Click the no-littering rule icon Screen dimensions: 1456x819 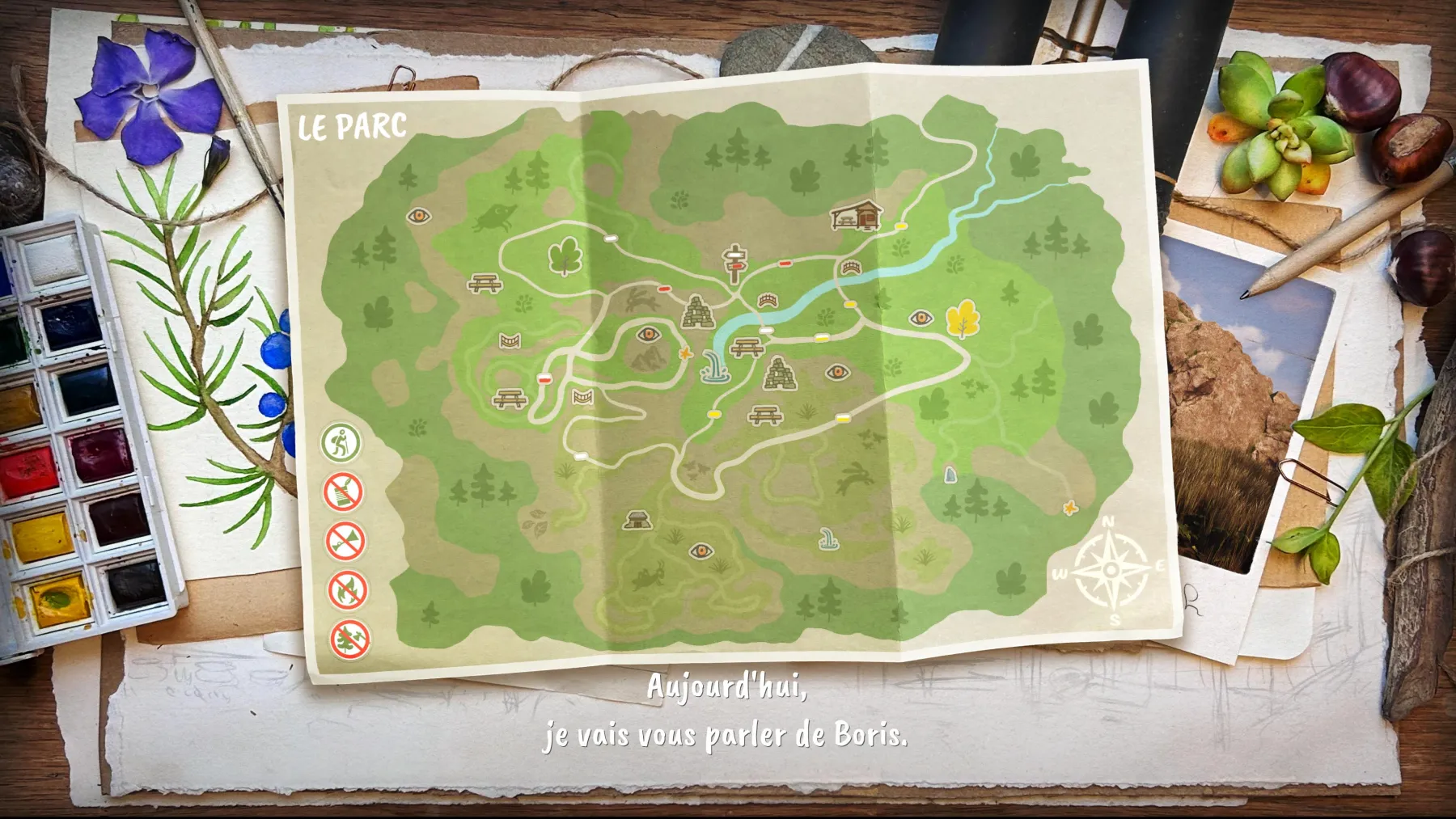point(343,492)
